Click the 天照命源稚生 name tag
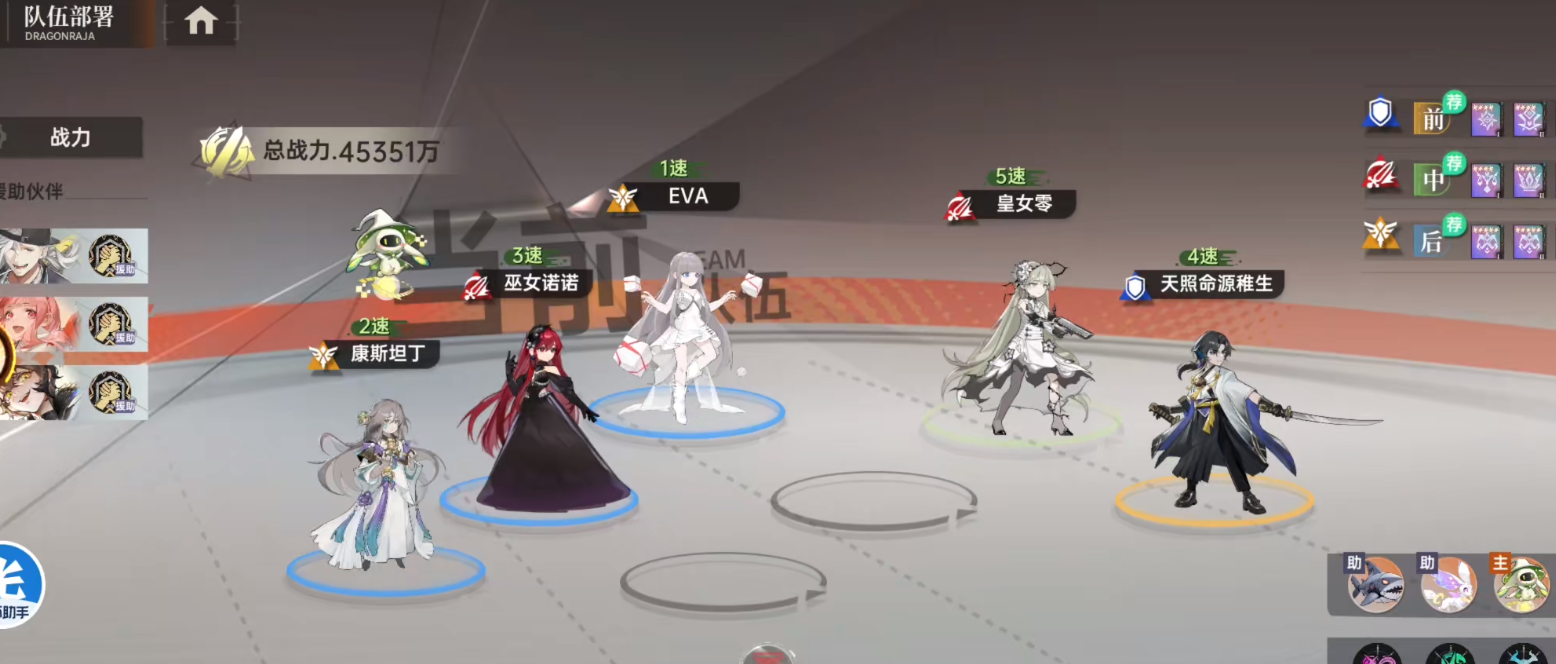Screen dimensions: 1556x664 (1214, 284)
